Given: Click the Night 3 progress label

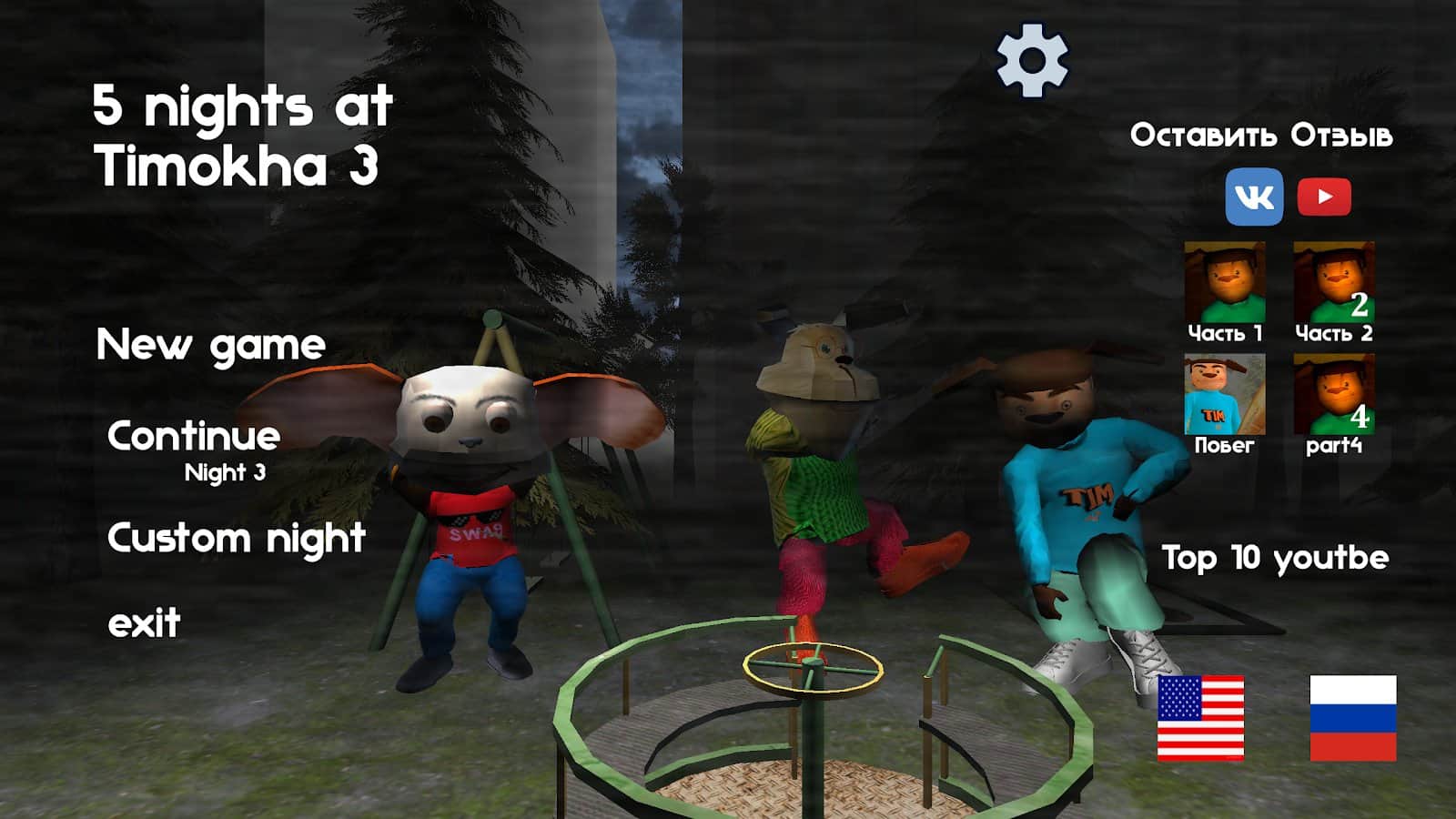Looking at the screenshot, I should [224, 472].
